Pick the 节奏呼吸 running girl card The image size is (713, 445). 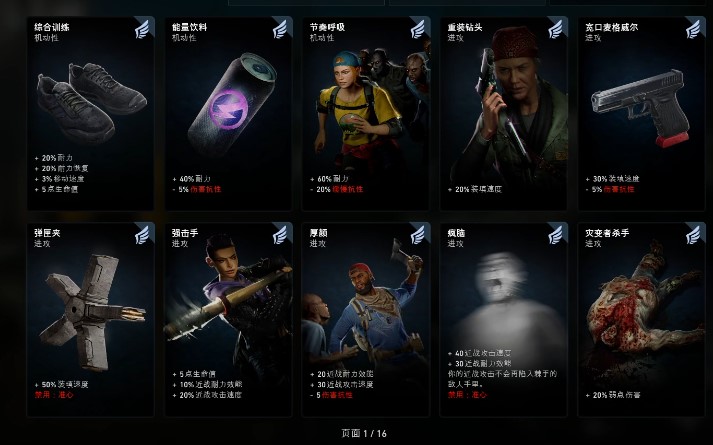click(365, 112)
